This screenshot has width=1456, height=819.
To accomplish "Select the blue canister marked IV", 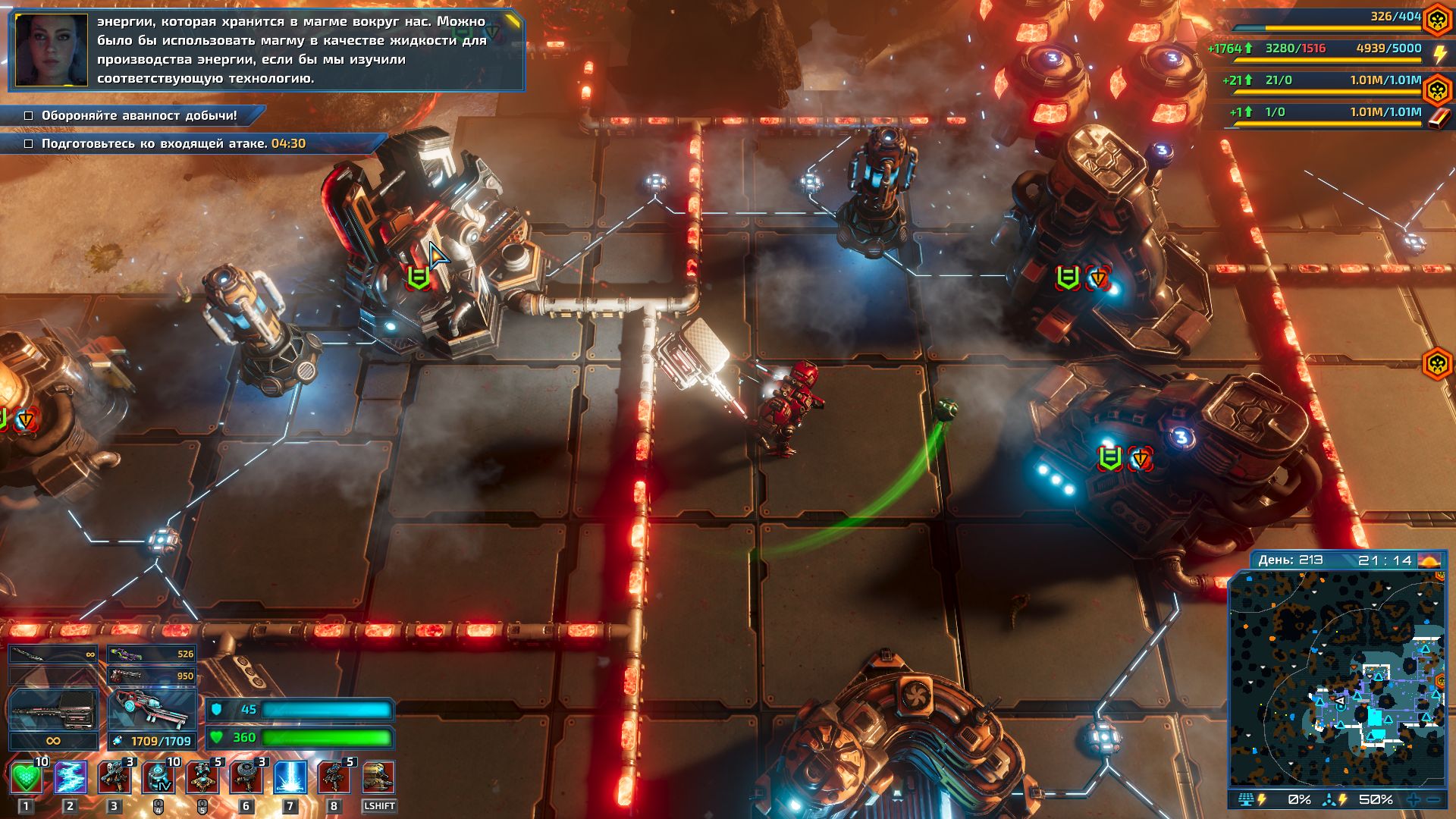I will click(x=158, y=777).
